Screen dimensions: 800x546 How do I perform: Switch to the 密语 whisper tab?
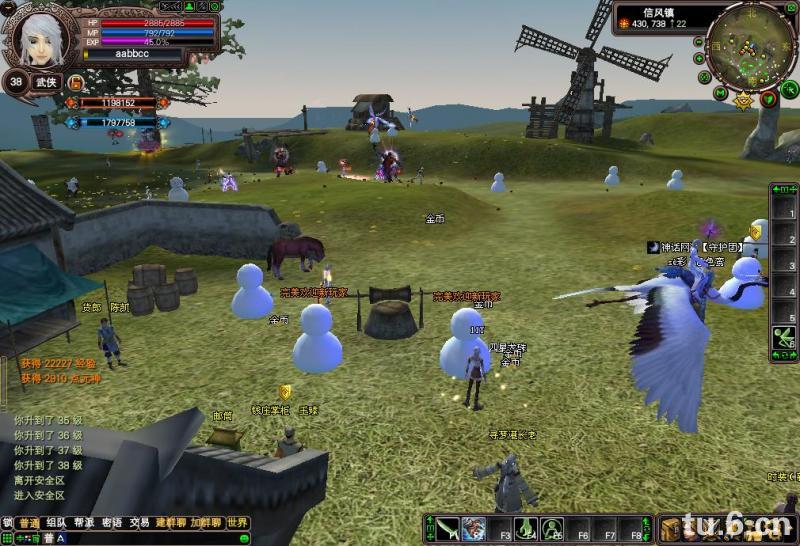click(x=112, y=523)
